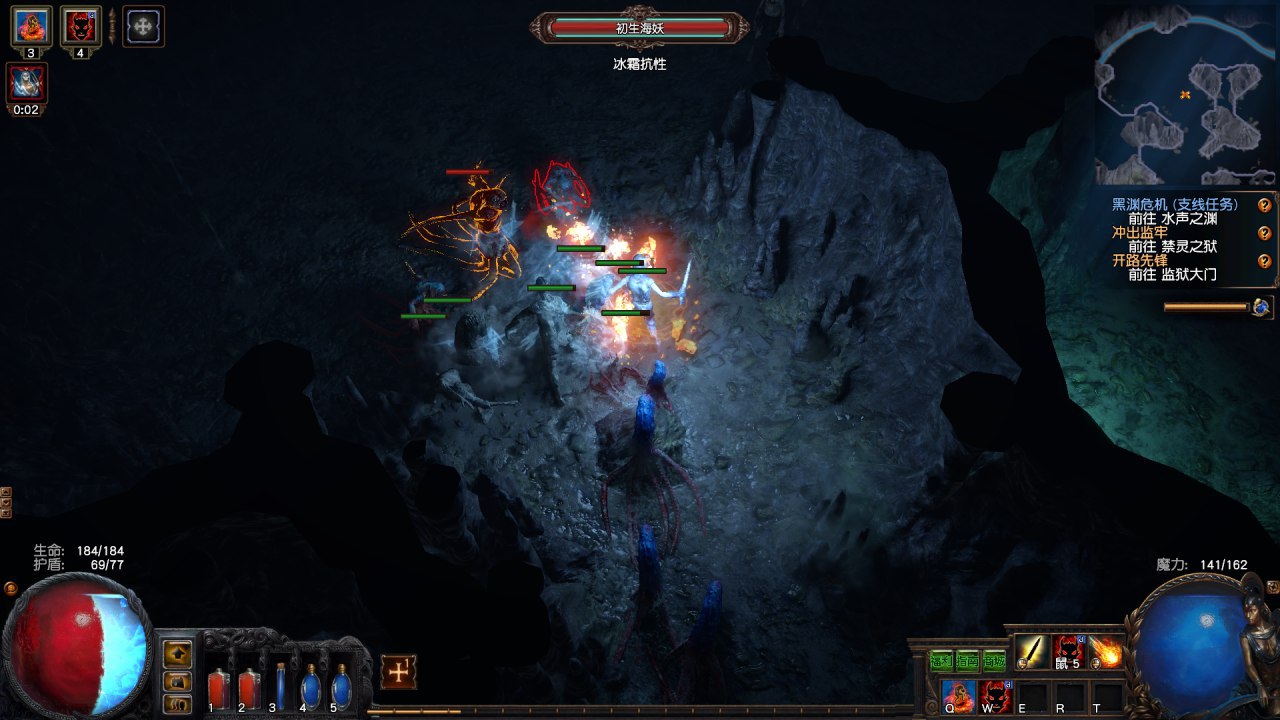Use the round mana flask in slot 5

[x=341, y=688]
